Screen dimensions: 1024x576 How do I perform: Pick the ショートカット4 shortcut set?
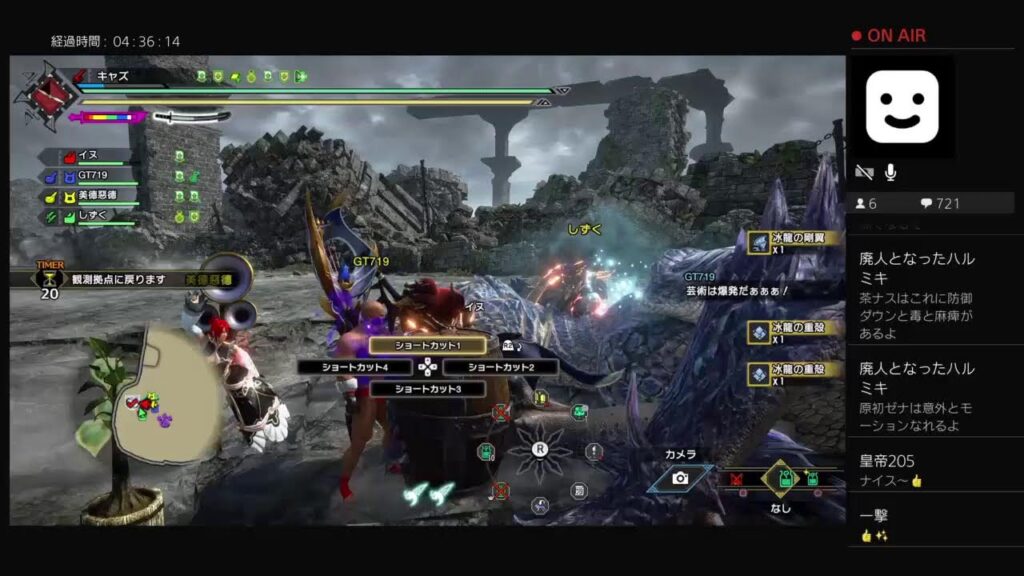point(354,367)
